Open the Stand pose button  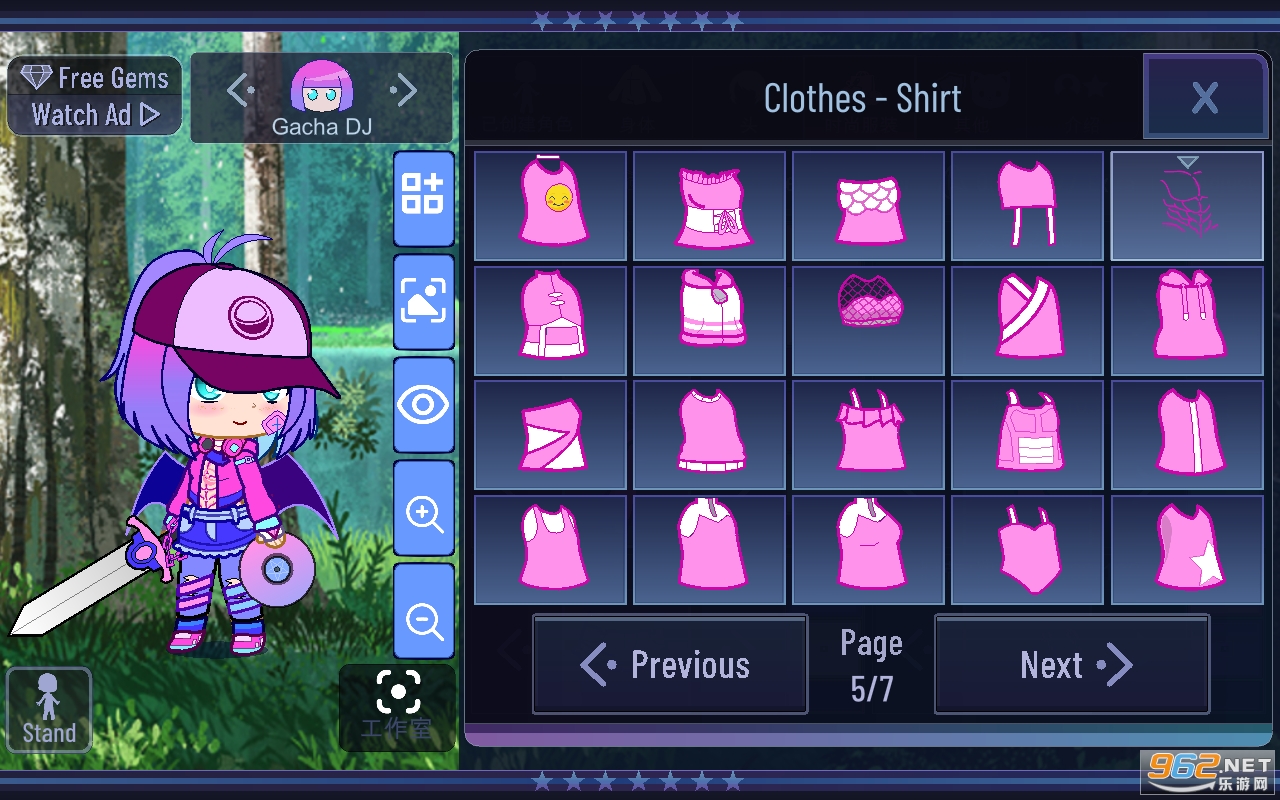[x=49, y=710]
